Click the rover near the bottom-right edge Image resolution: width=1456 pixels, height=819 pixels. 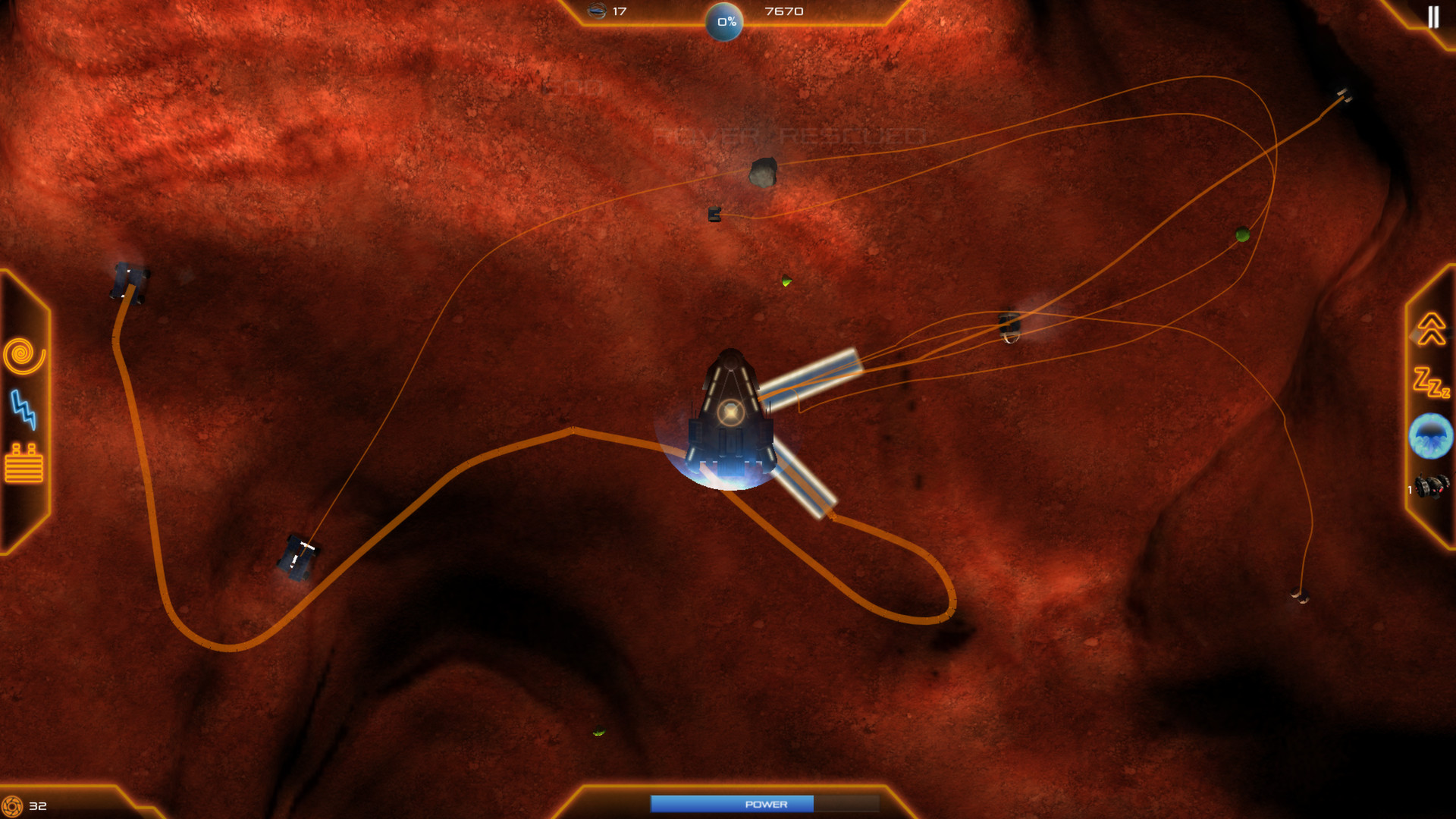[1298, 597]
